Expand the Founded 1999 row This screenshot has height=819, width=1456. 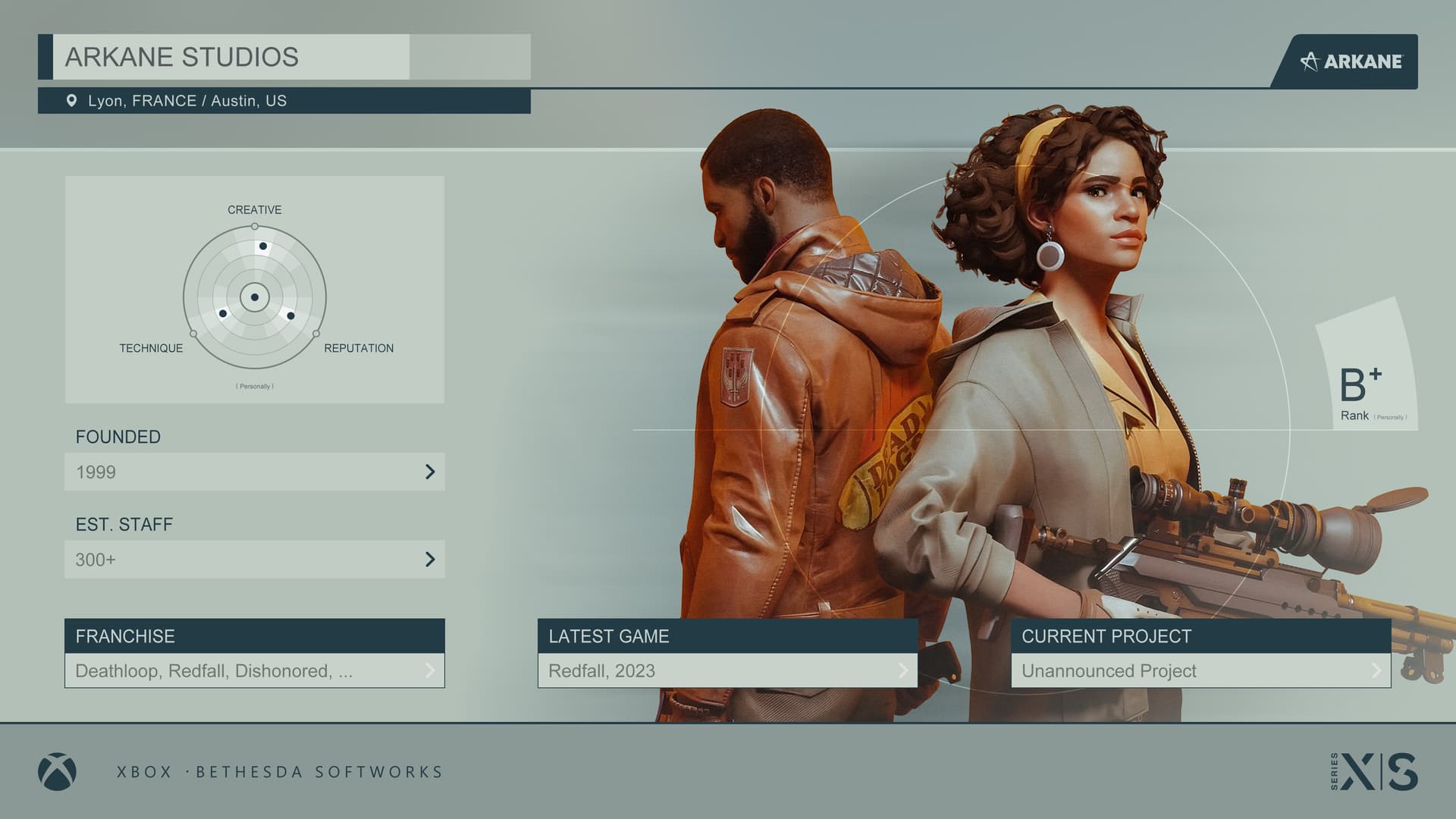(x=255, y=472)
